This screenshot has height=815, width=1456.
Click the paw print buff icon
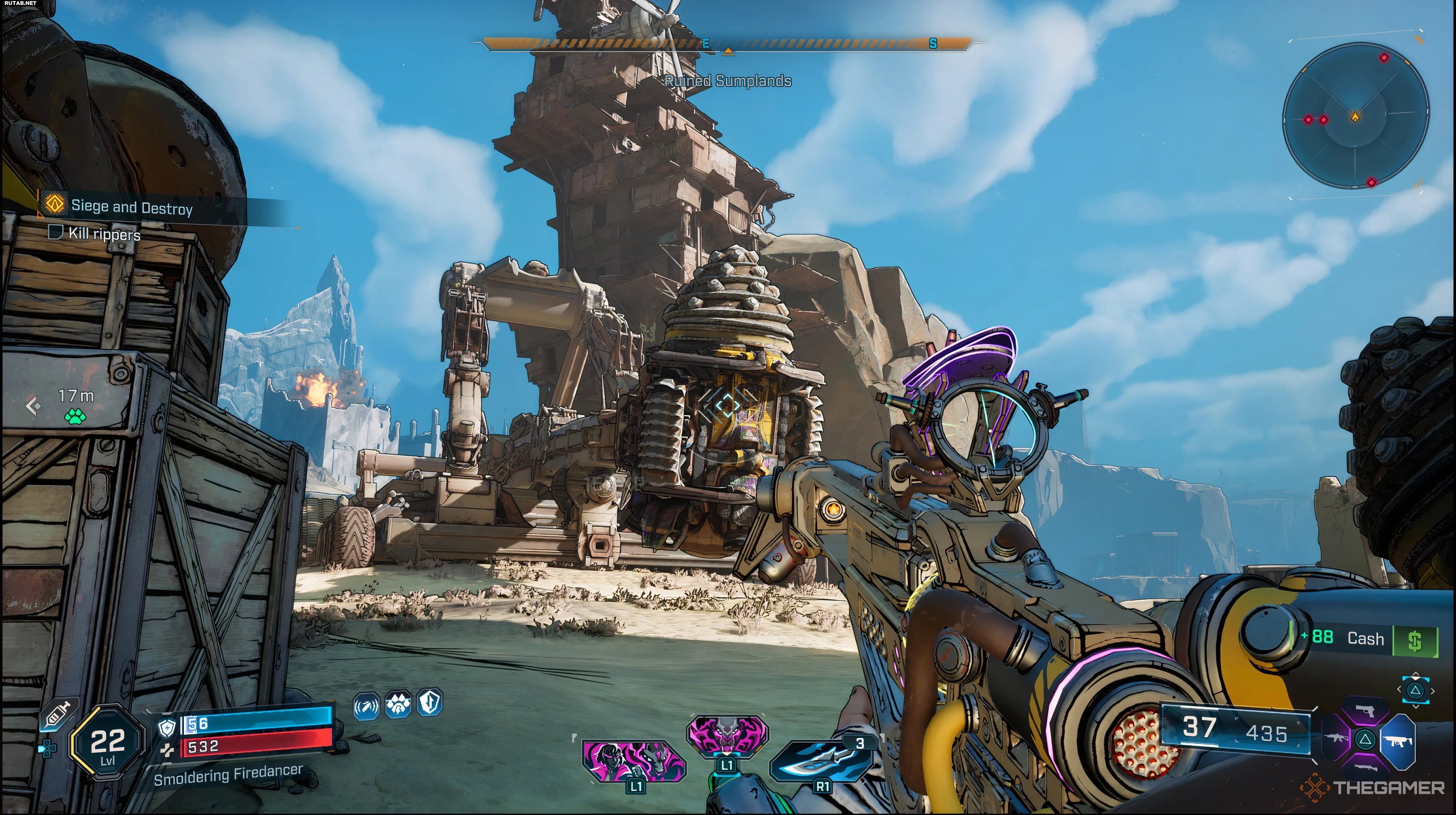tap(398, 704)
